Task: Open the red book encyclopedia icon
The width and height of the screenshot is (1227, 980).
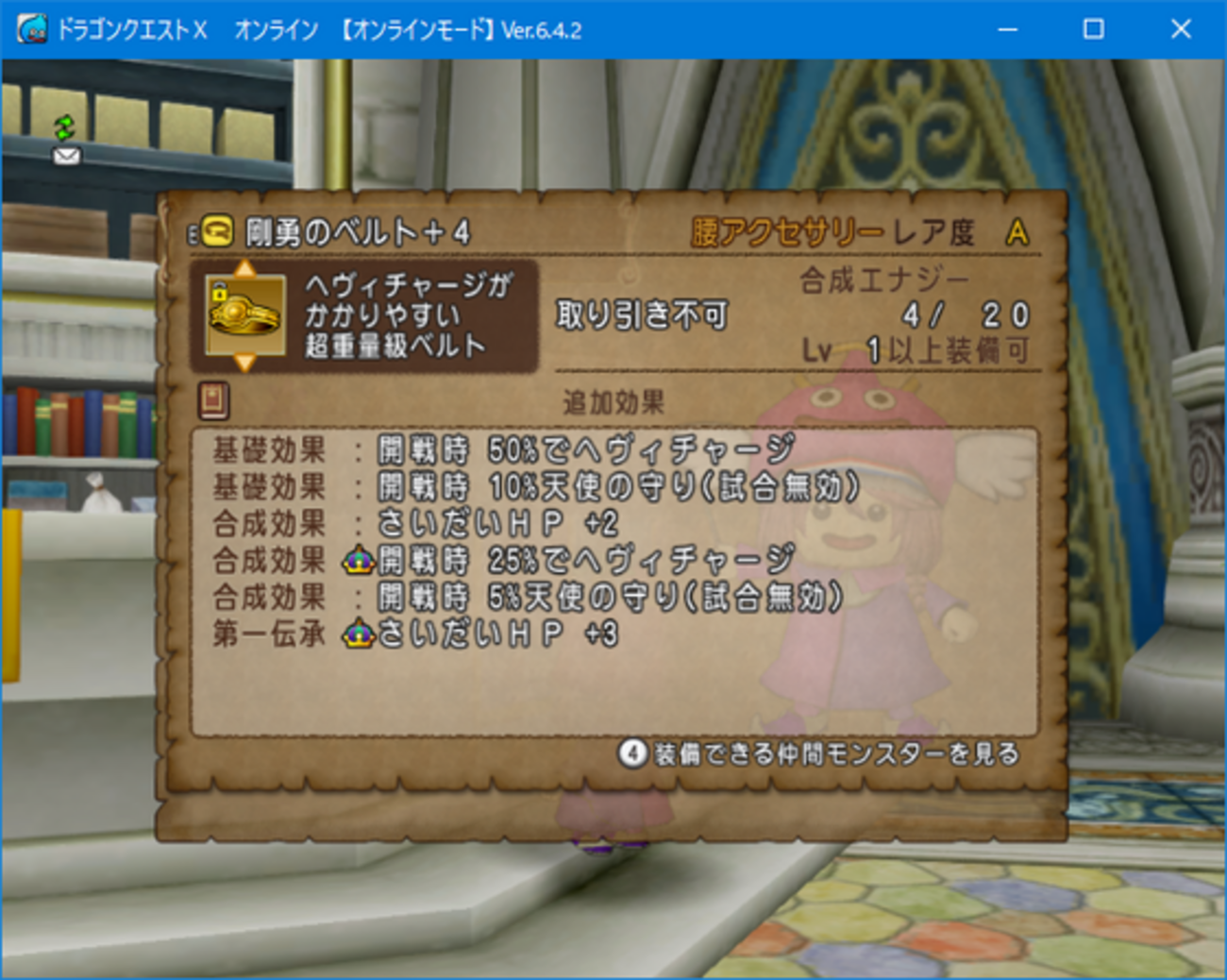Action: [211, 399]
